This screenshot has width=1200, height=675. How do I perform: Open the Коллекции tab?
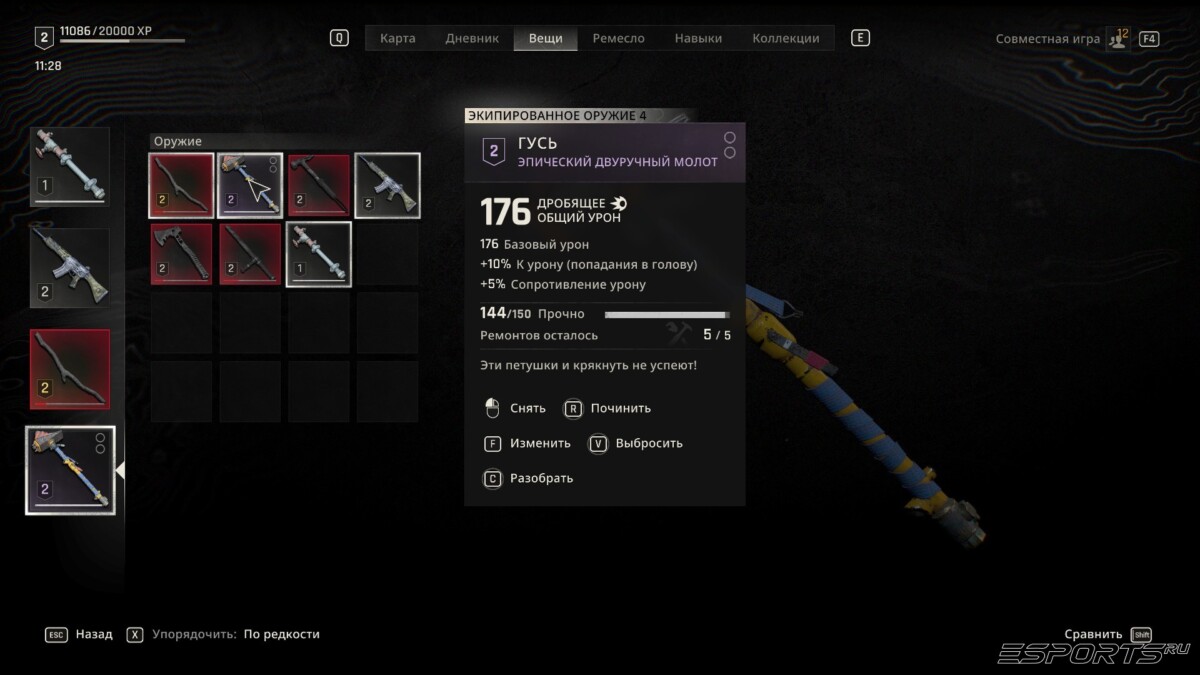(785, 38)
